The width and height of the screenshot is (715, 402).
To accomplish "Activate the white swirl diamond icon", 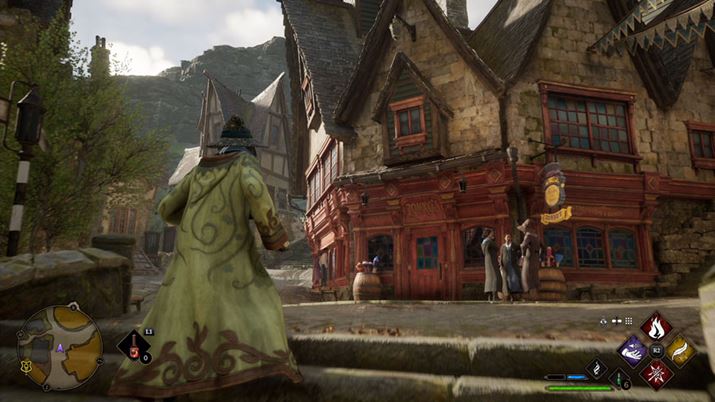I will click(x=596, y=369).
